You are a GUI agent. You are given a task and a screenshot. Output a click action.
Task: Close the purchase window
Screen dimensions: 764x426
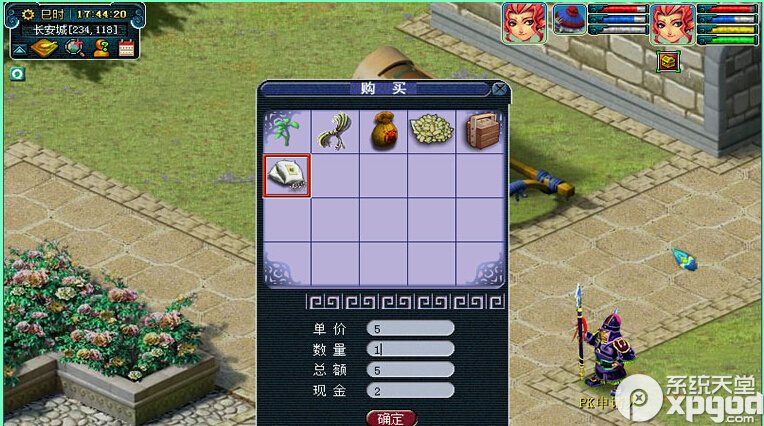499,89
